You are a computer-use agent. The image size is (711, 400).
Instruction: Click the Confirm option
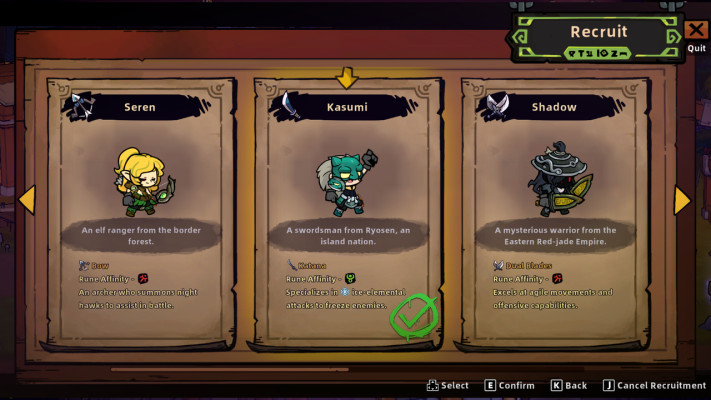pos(509,385)
